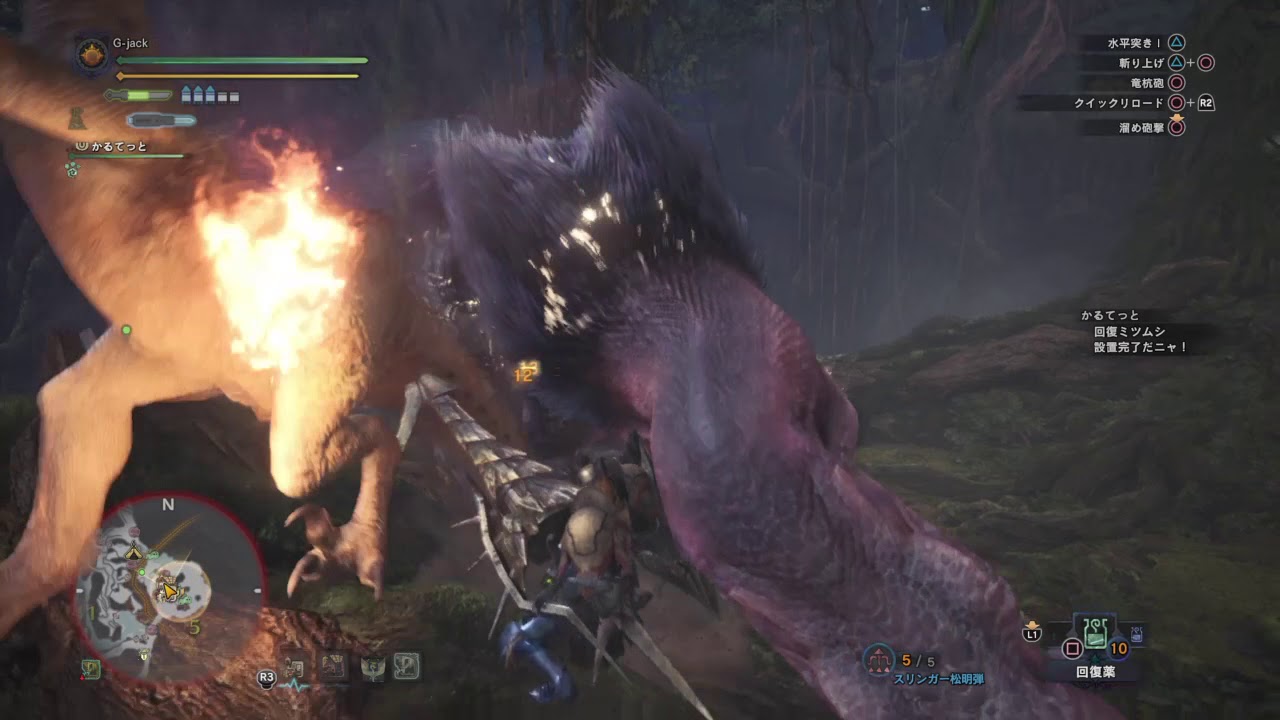
Task: Click the G-jack sun emblem icon
Action: 93,54
